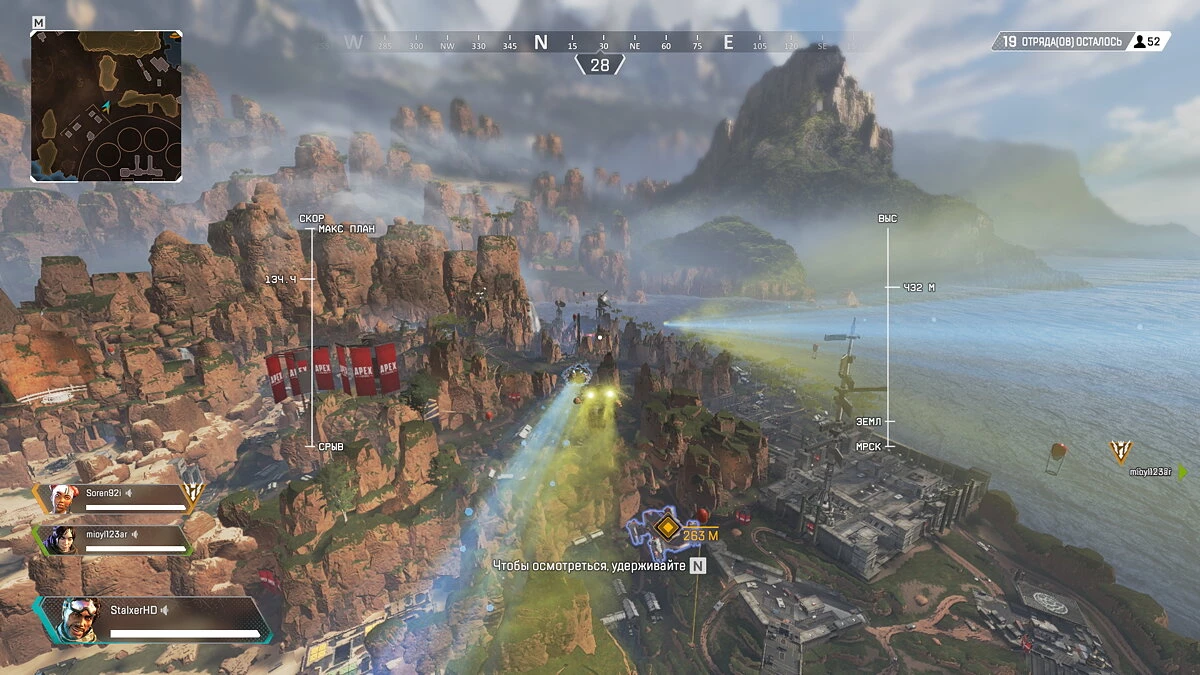Click the jumpmaster emblem beside Soren92i's panel
The height and width of the screenshot is (675, 1200).
194,491
